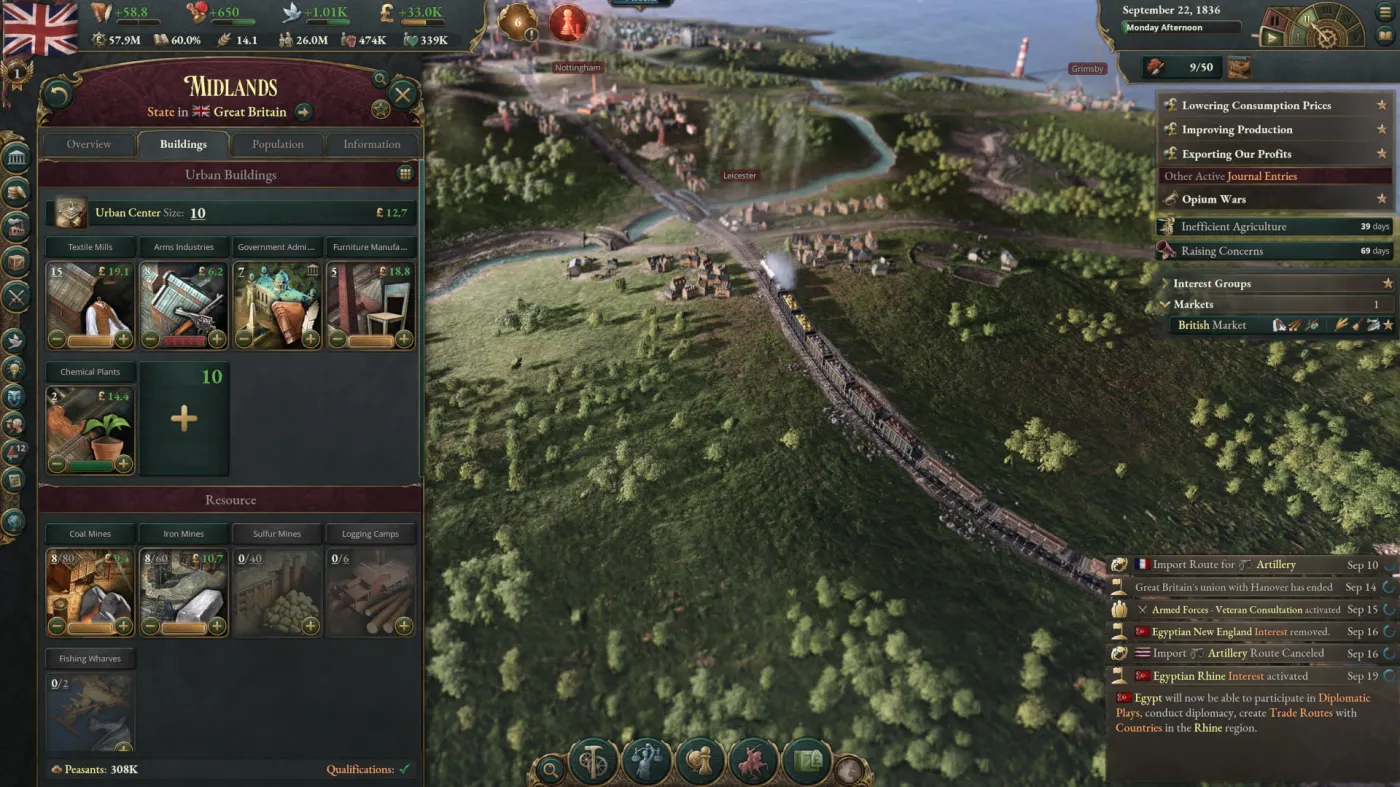Open the British Market entry
This screenshot has height=787, width=1400.
click(x=1212, y=324)
